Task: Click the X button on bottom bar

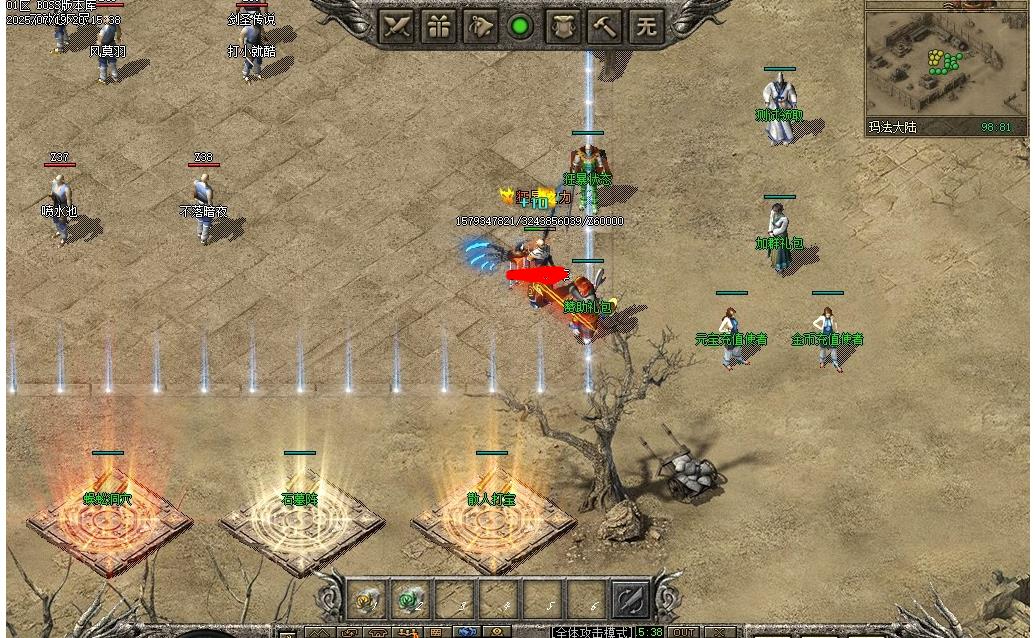Action: (x=719, y=632)
